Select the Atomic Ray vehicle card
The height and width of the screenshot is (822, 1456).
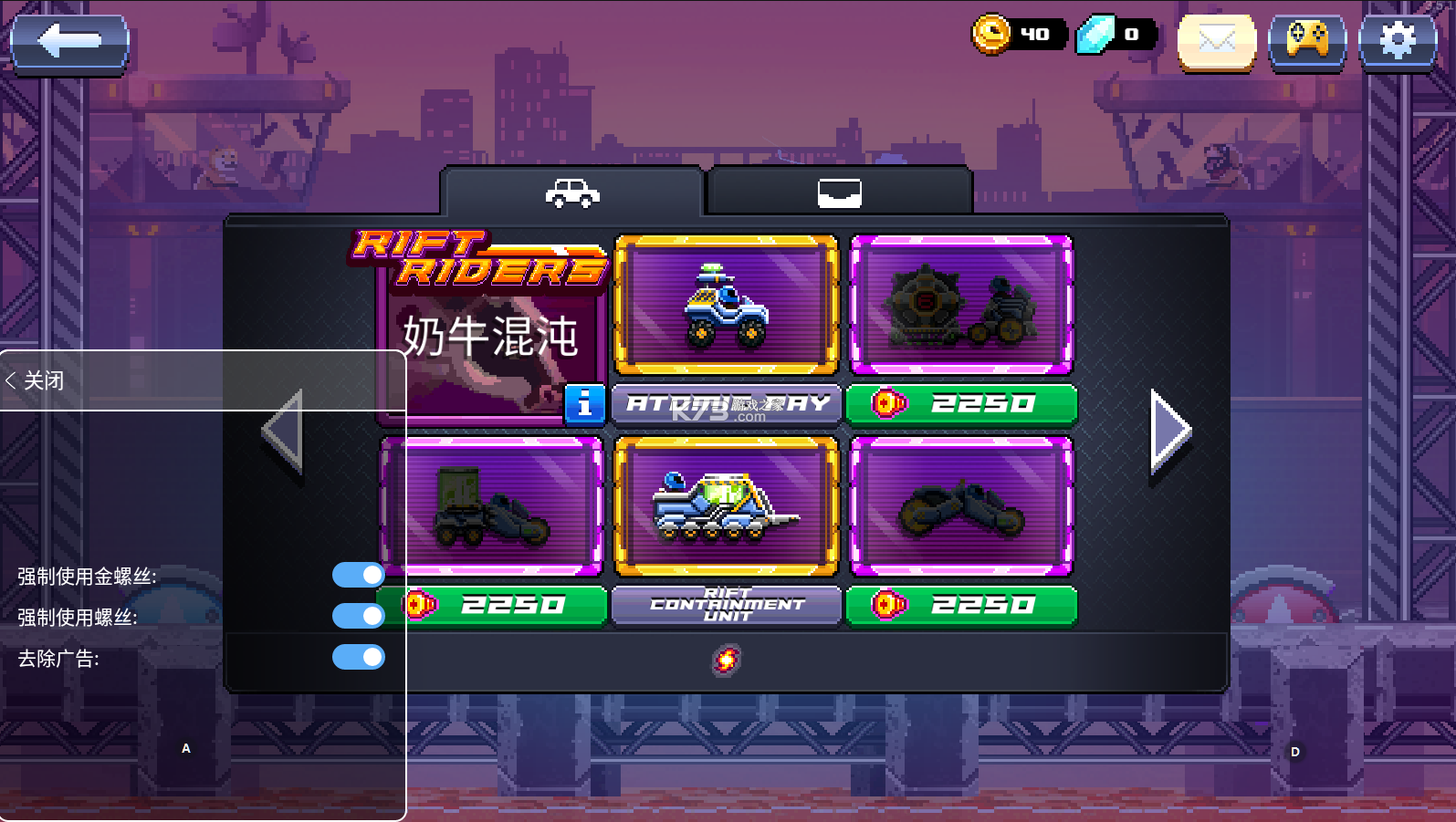coord(726,306)
